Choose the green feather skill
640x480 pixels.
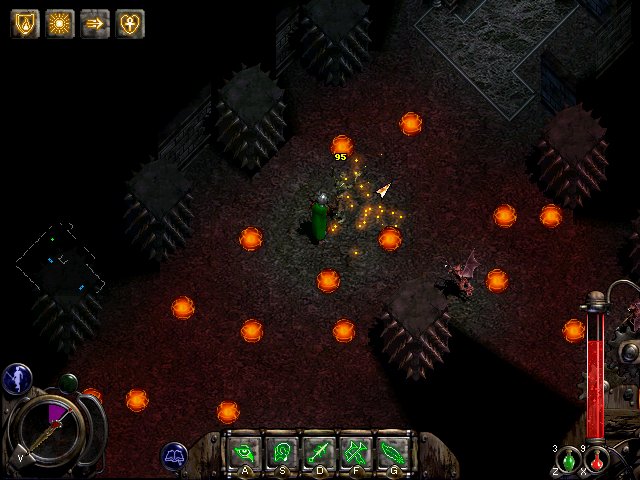pyautogui.click(x=391, y=452)
